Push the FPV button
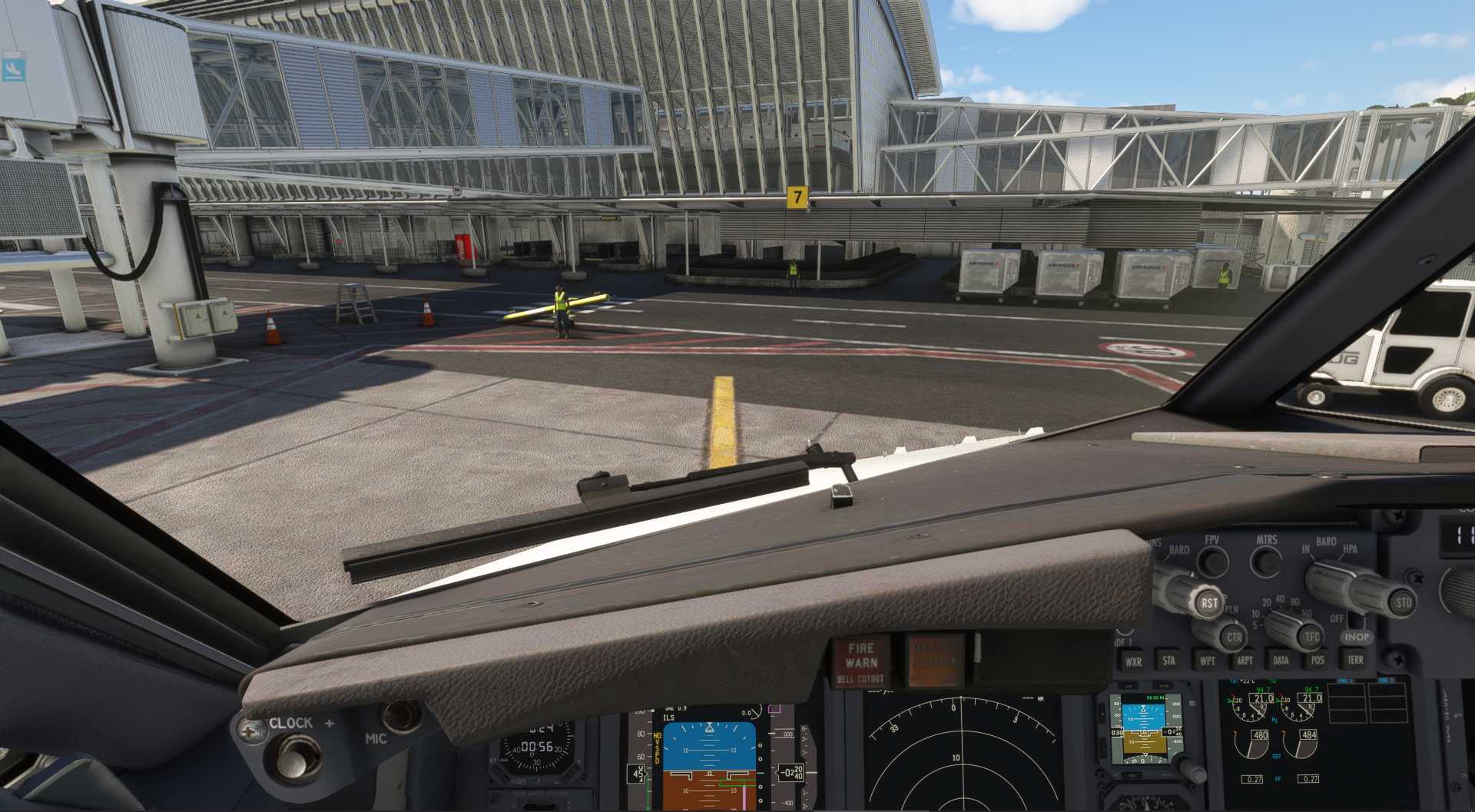The image size is (1475, 812). 1212,562
